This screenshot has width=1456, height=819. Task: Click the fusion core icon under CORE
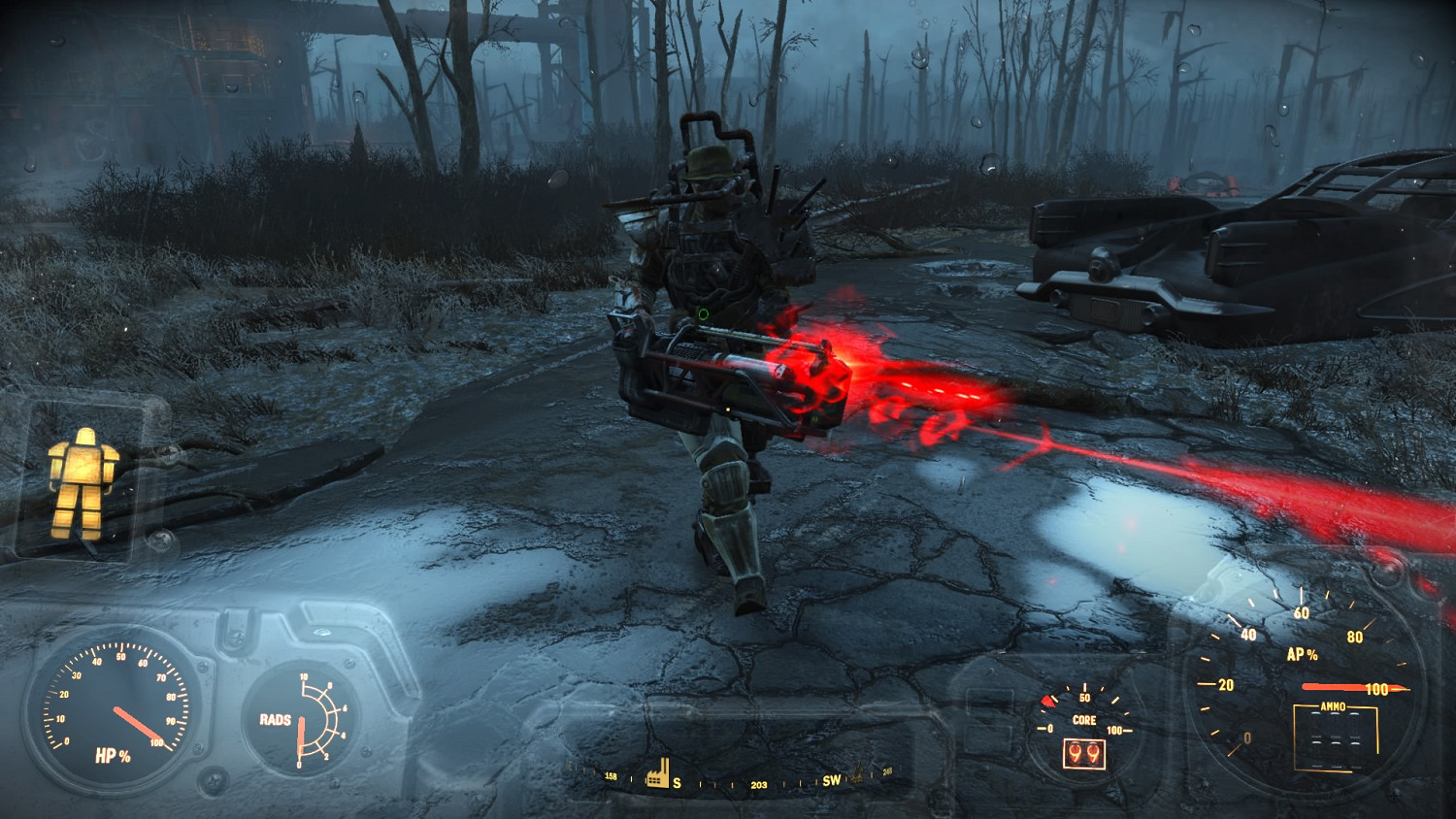click(x=1084, y=752)
